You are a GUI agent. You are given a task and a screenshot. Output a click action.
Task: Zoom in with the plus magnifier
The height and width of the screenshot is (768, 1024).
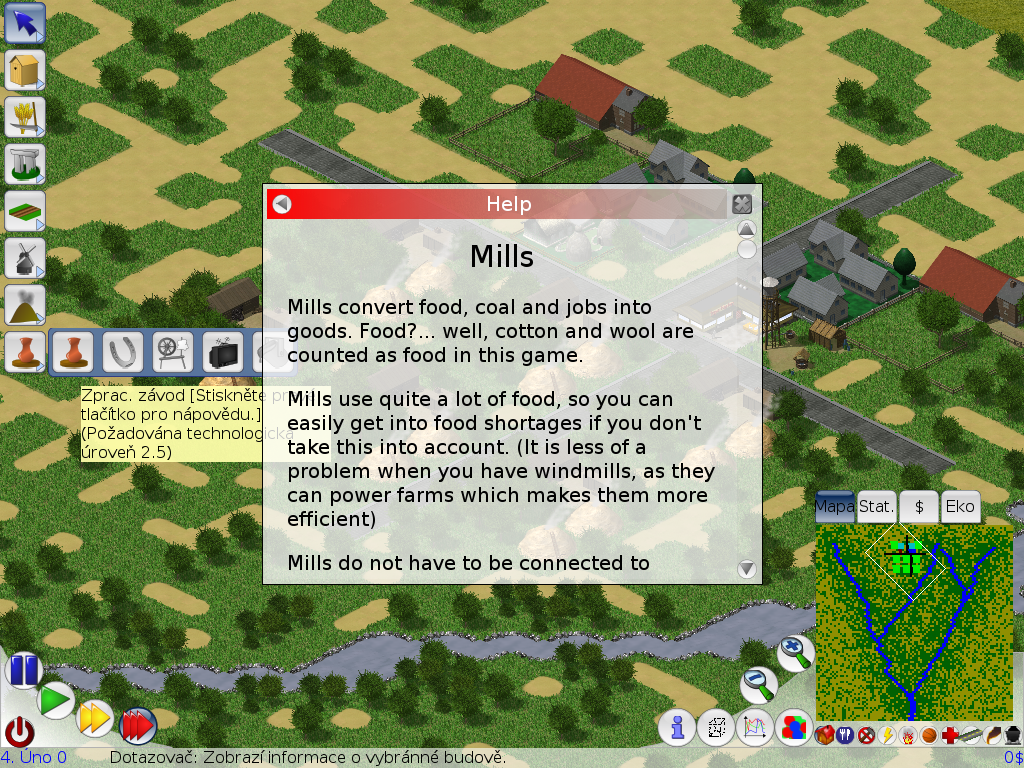pos(795,652)
